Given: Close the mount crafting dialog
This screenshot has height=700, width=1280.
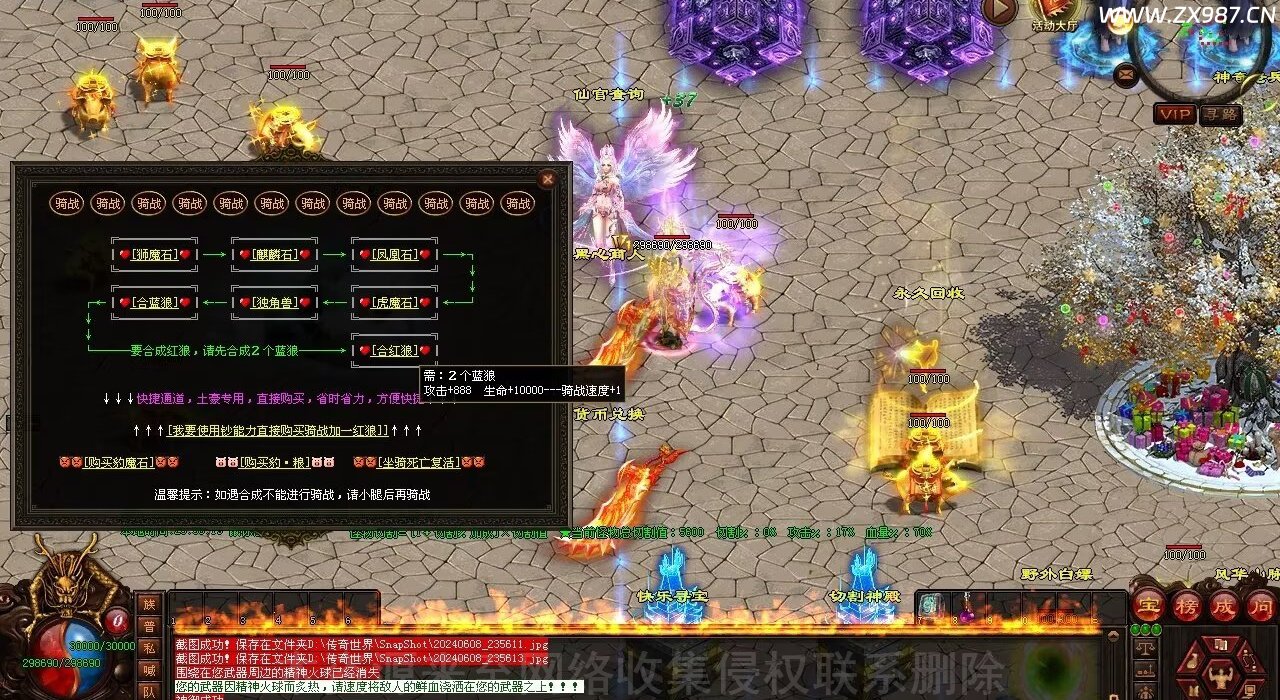Looking at the screenshot, I should (x=547, y=180).
